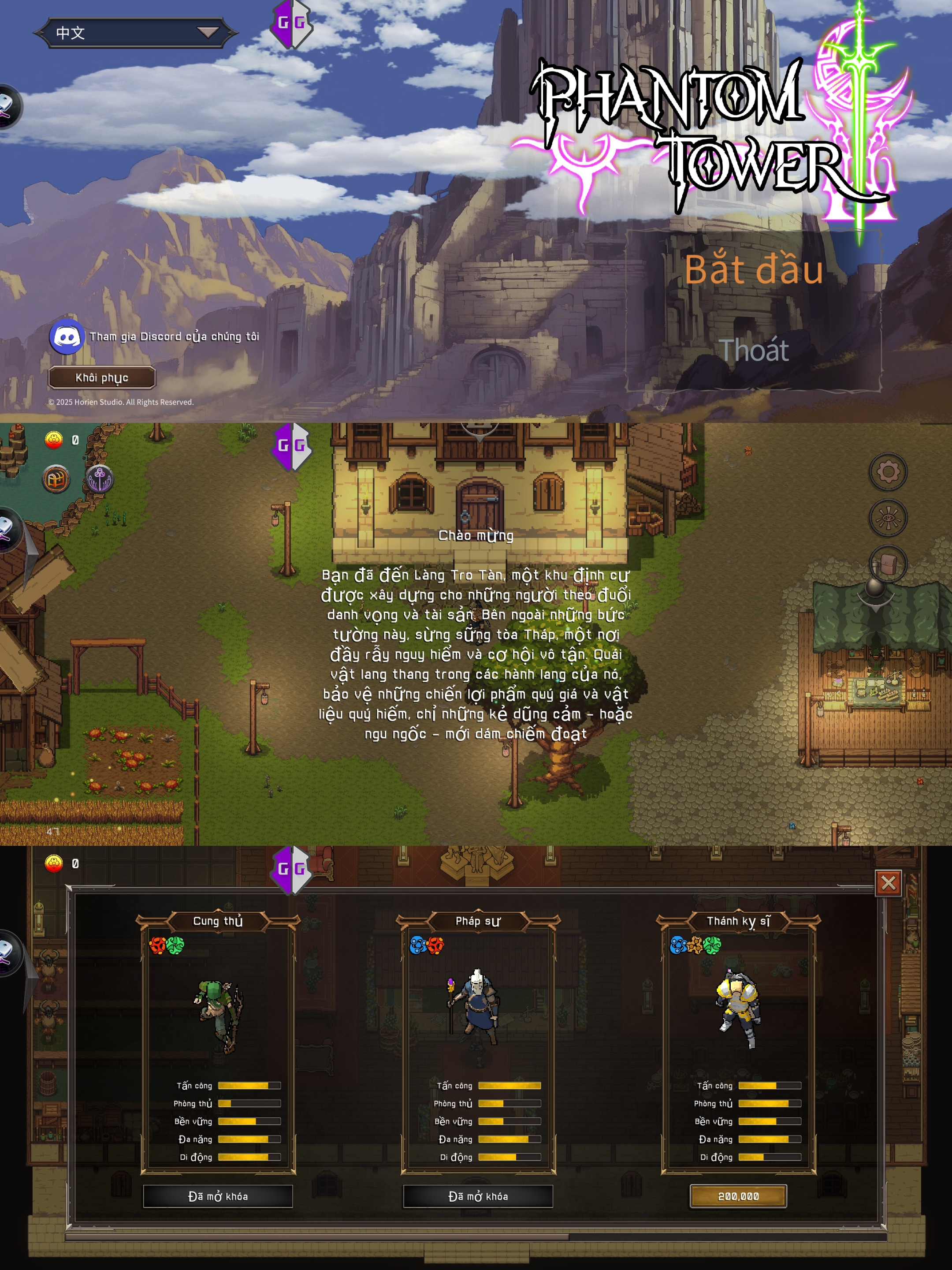Start the game with Bắt đầu
The width and height of the screenshot is (952, 1270).
[754, 270]
